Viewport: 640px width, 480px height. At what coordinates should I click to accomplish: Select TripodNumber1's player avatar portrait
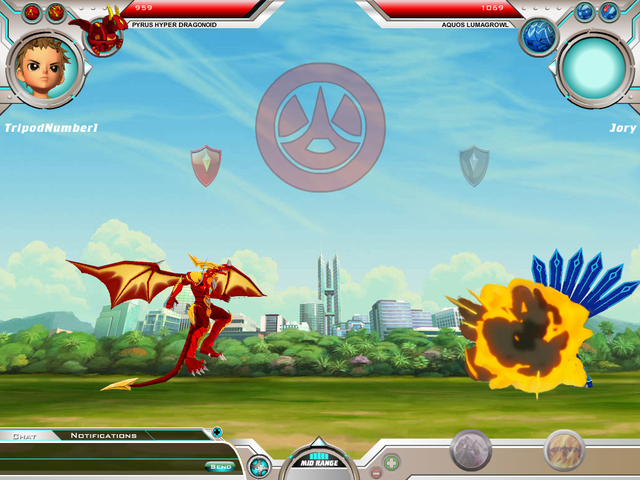[x=44, y=68]
